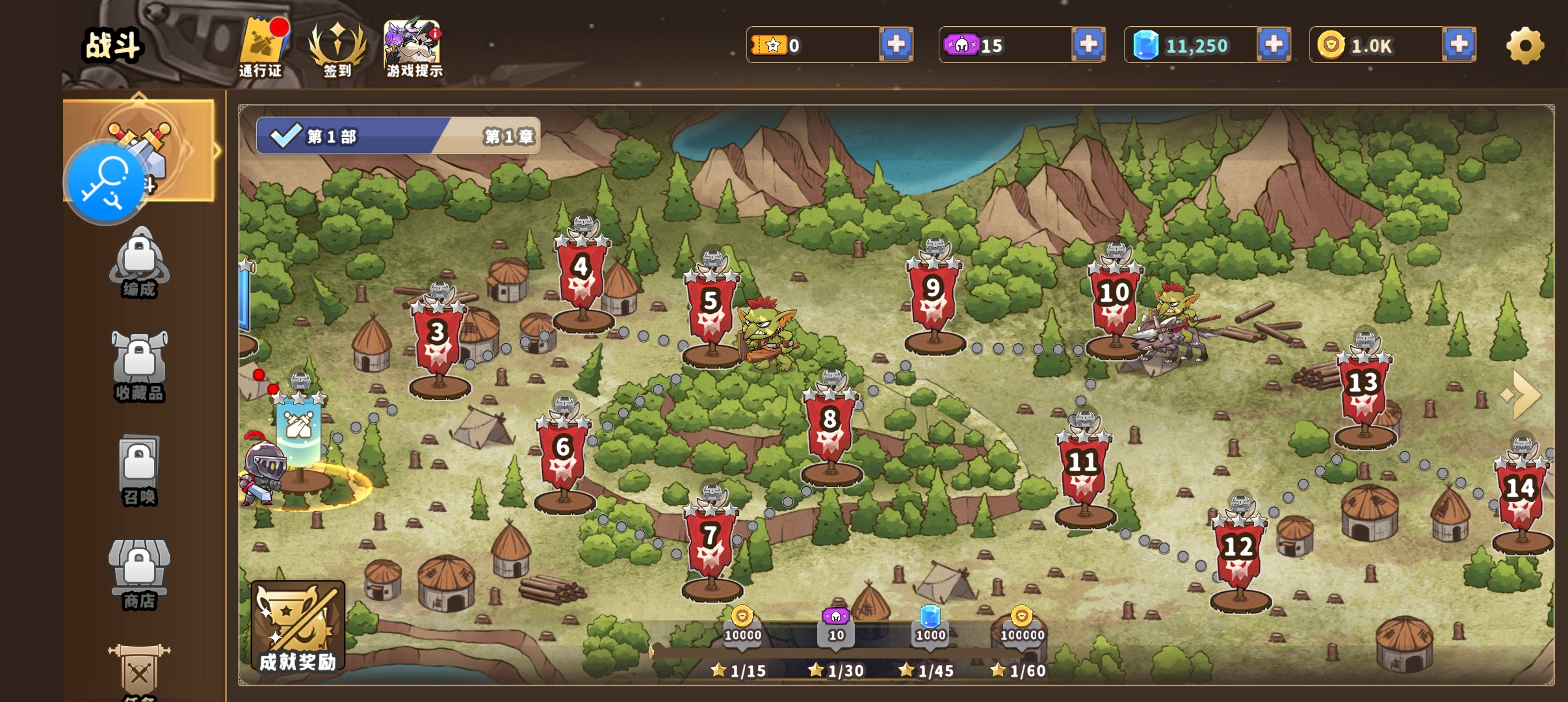Select the locked 召唤 summon menu

pyautogui.click(x=139, y=470)
